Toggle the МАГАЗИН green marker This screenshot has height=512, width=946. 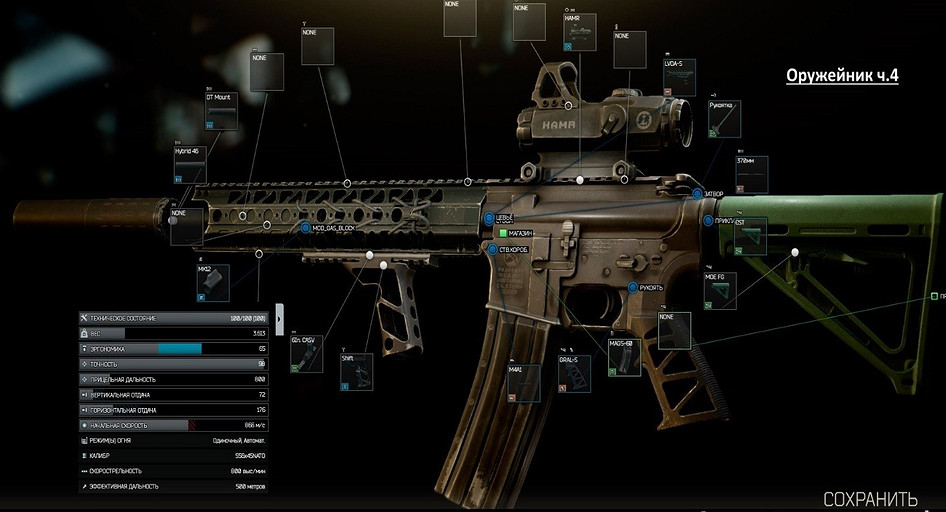tap(503, 233)
